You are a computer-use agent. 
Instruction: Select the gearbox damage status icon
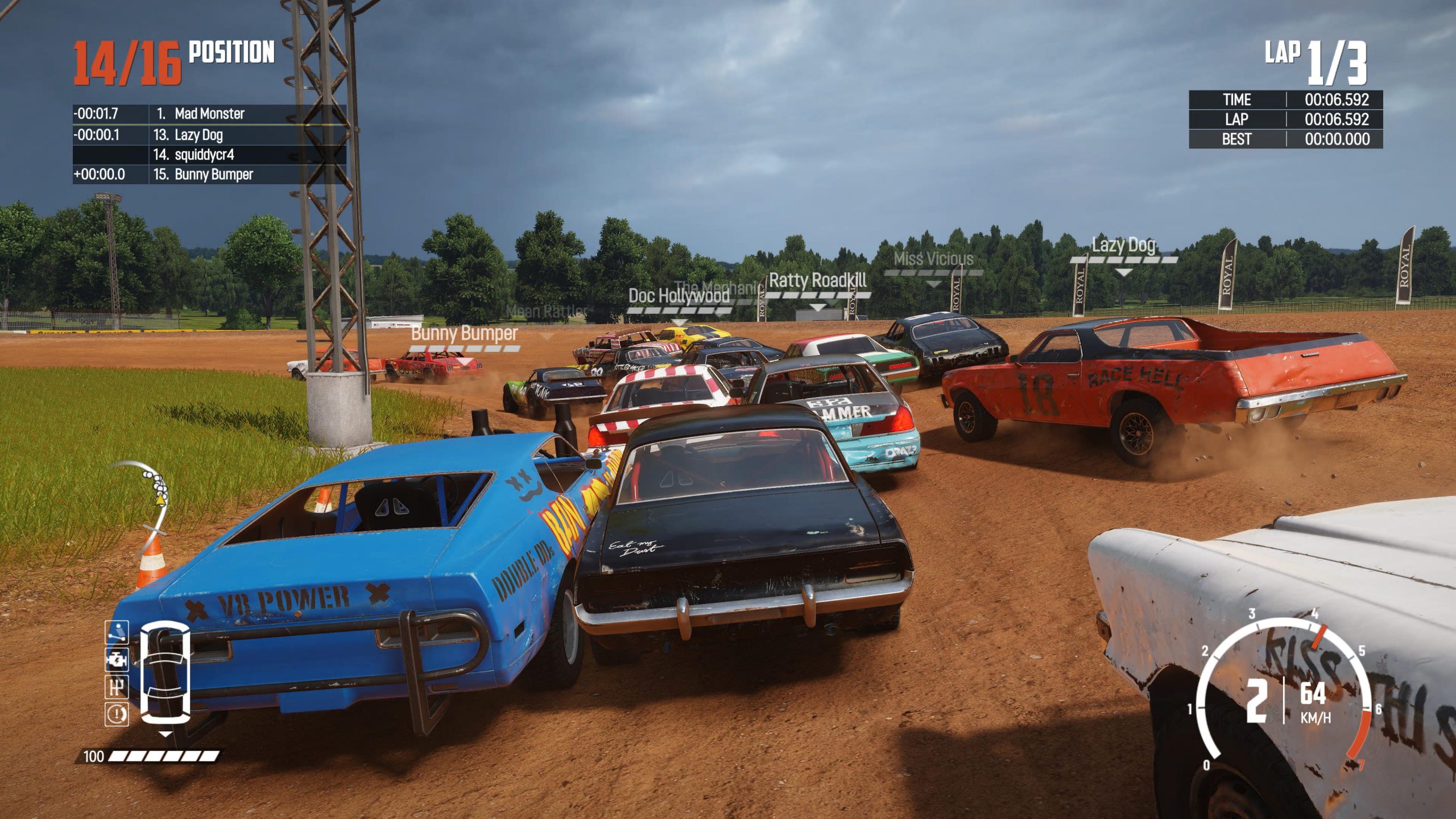117,687
